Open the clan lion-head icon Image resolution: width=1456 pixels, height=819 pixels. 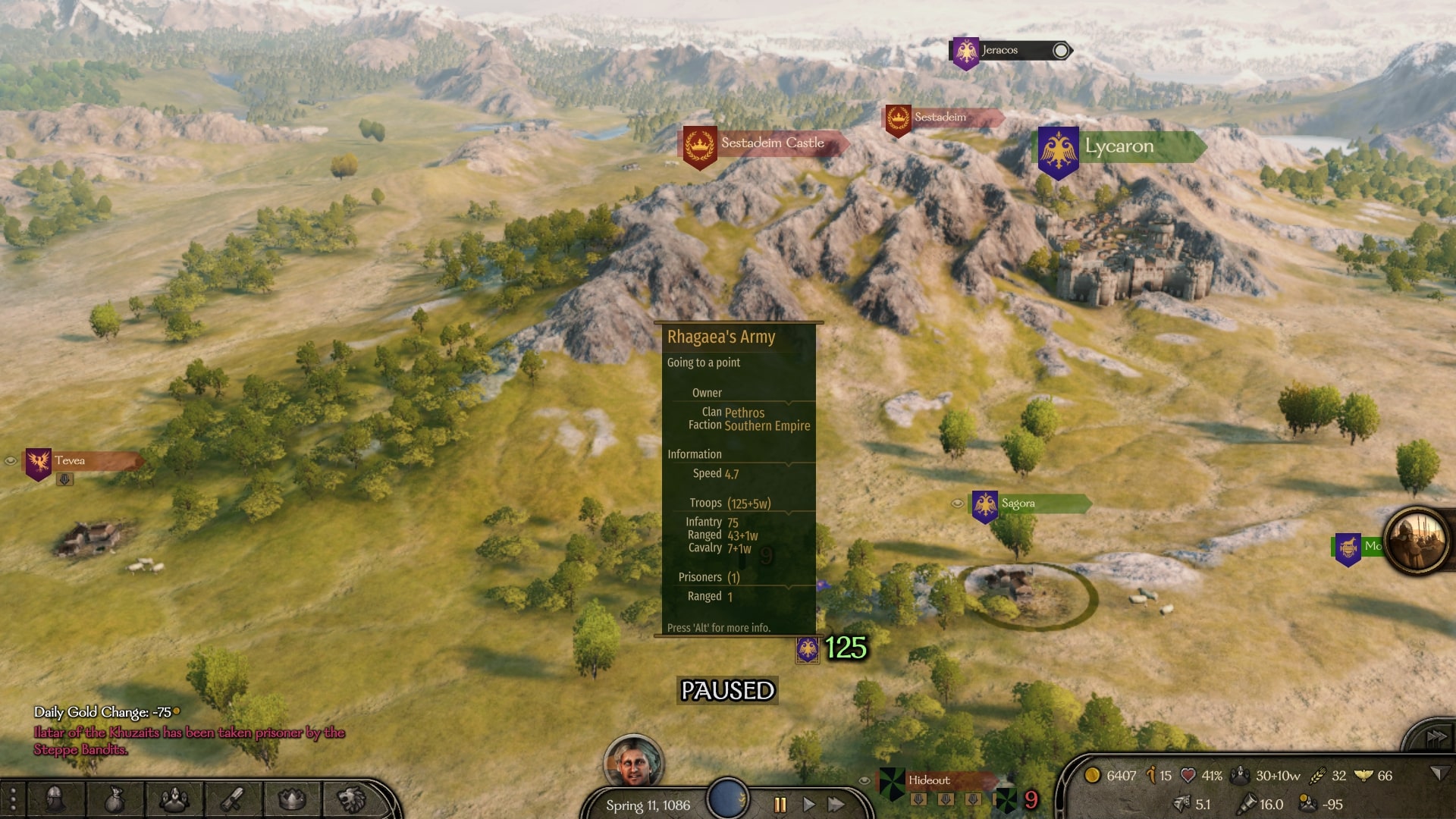click(351, 799)
